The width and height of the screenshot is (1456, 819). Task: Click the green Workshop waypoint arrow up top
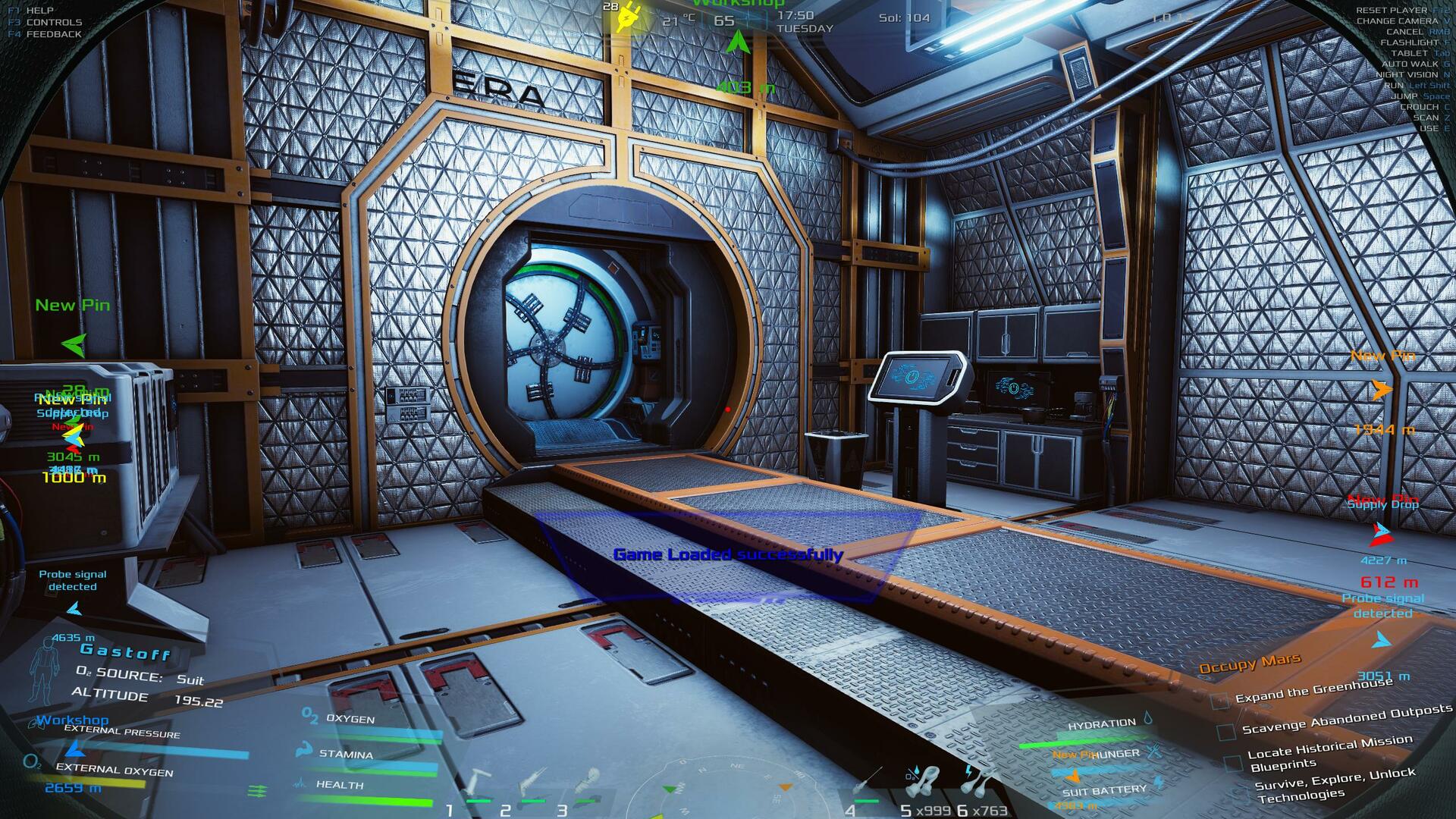[x=735, y=44]
